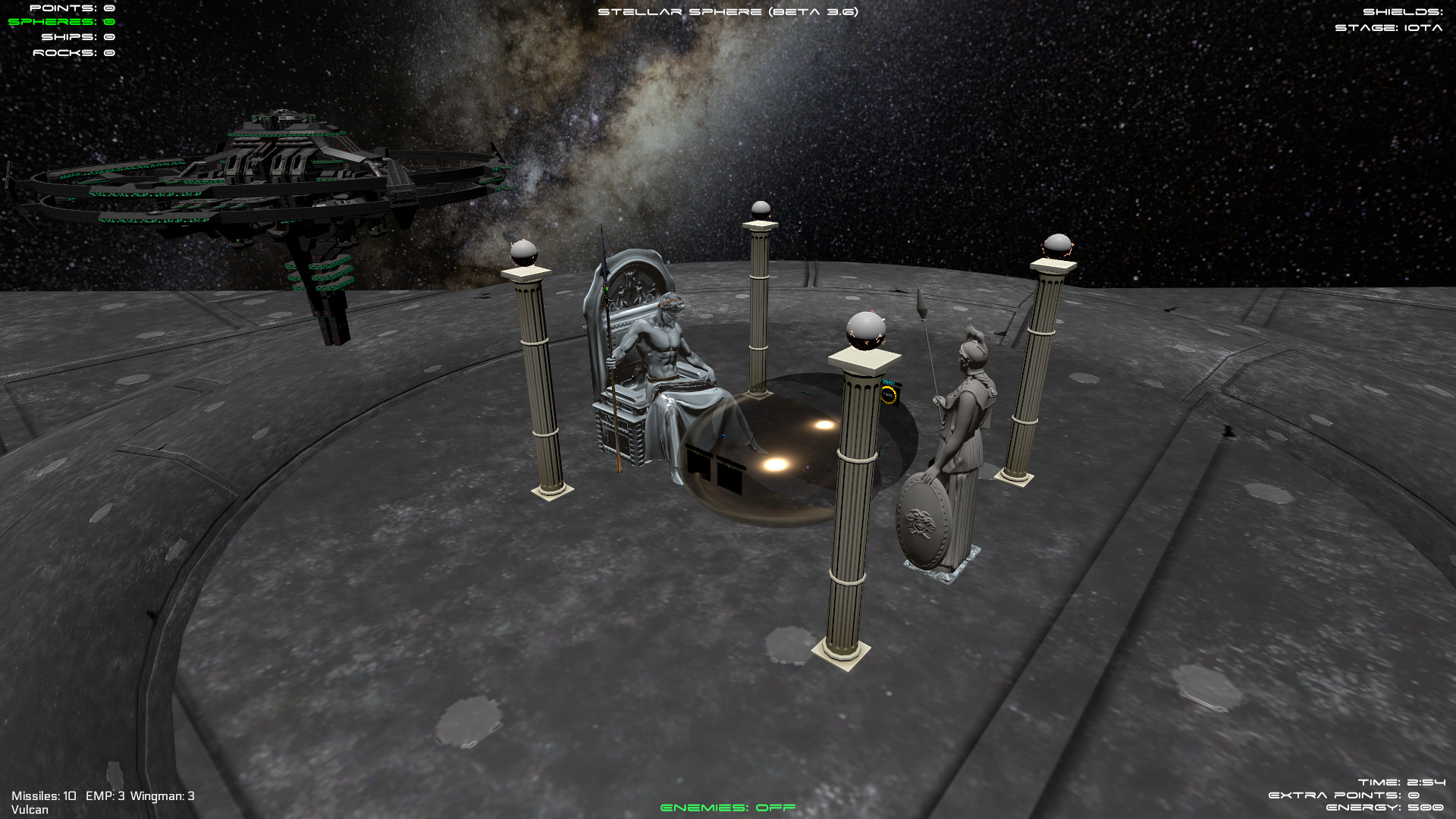Toggle the Enemies: OFF setting

pyautogui.click(x=728, y=808)
